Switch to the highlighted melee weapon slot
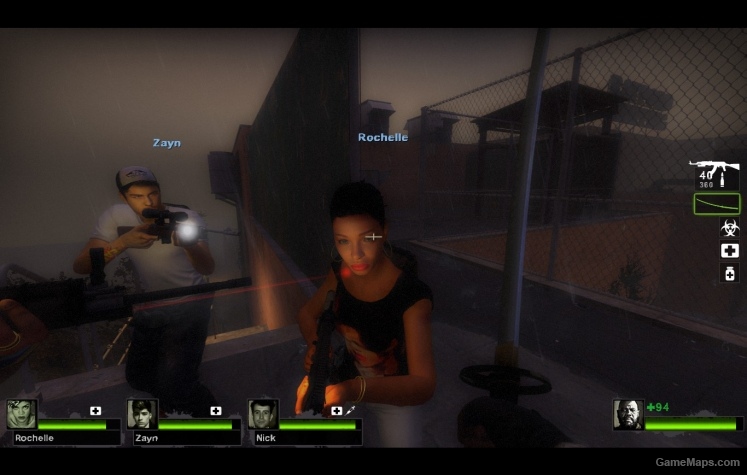The height and width of the screenshot is (475, 747). coord(716,203)
